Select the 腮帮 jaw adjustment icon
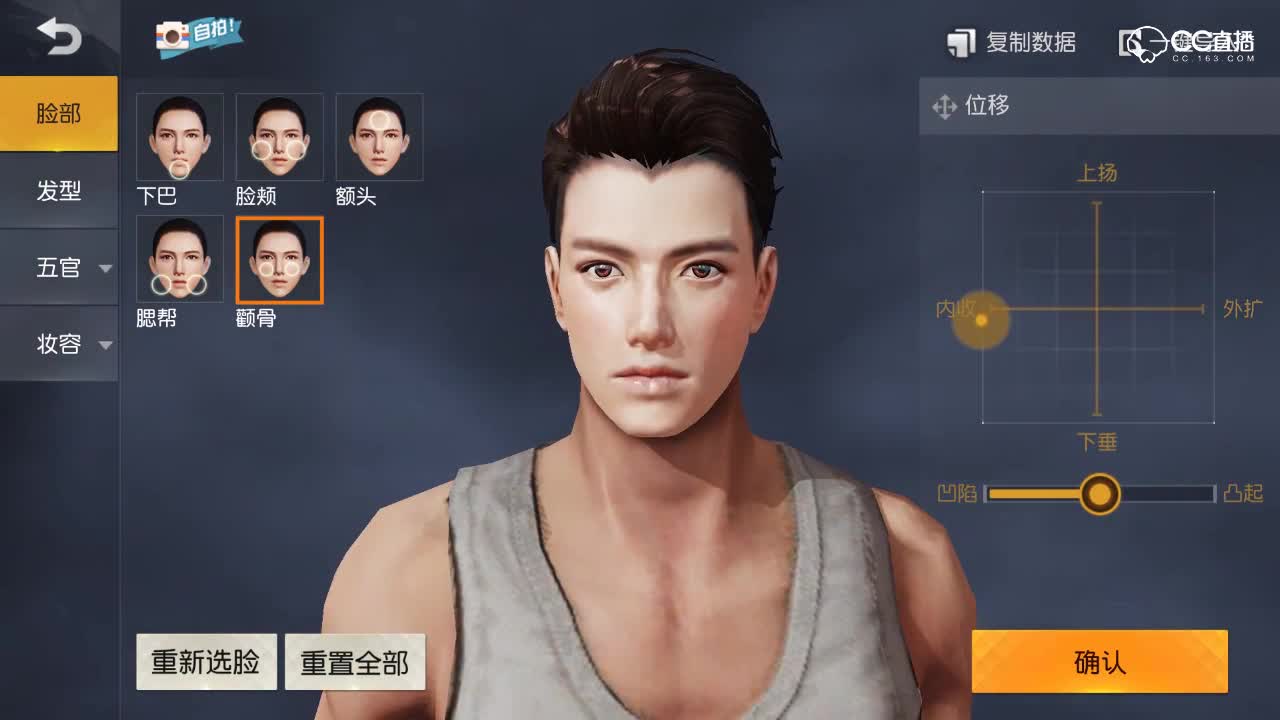Screen dimensions: 1280x720 179,259
